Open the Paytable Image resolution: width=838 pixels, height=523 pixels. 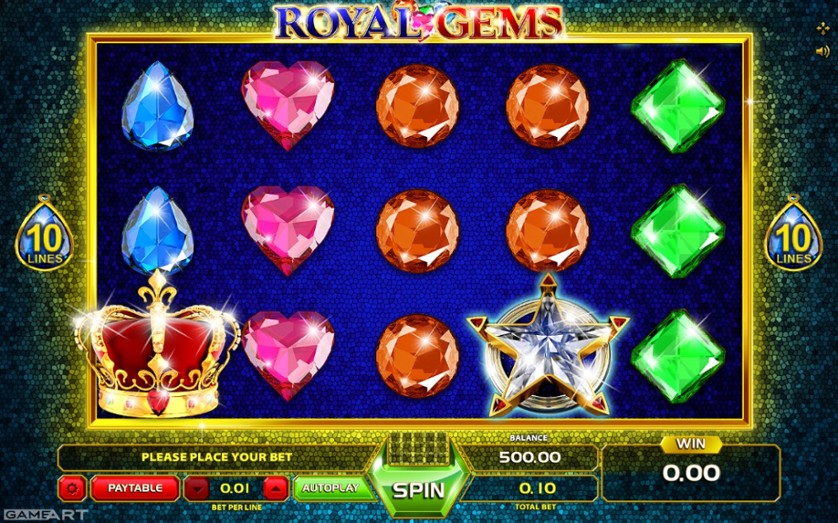tap(134, 488)
